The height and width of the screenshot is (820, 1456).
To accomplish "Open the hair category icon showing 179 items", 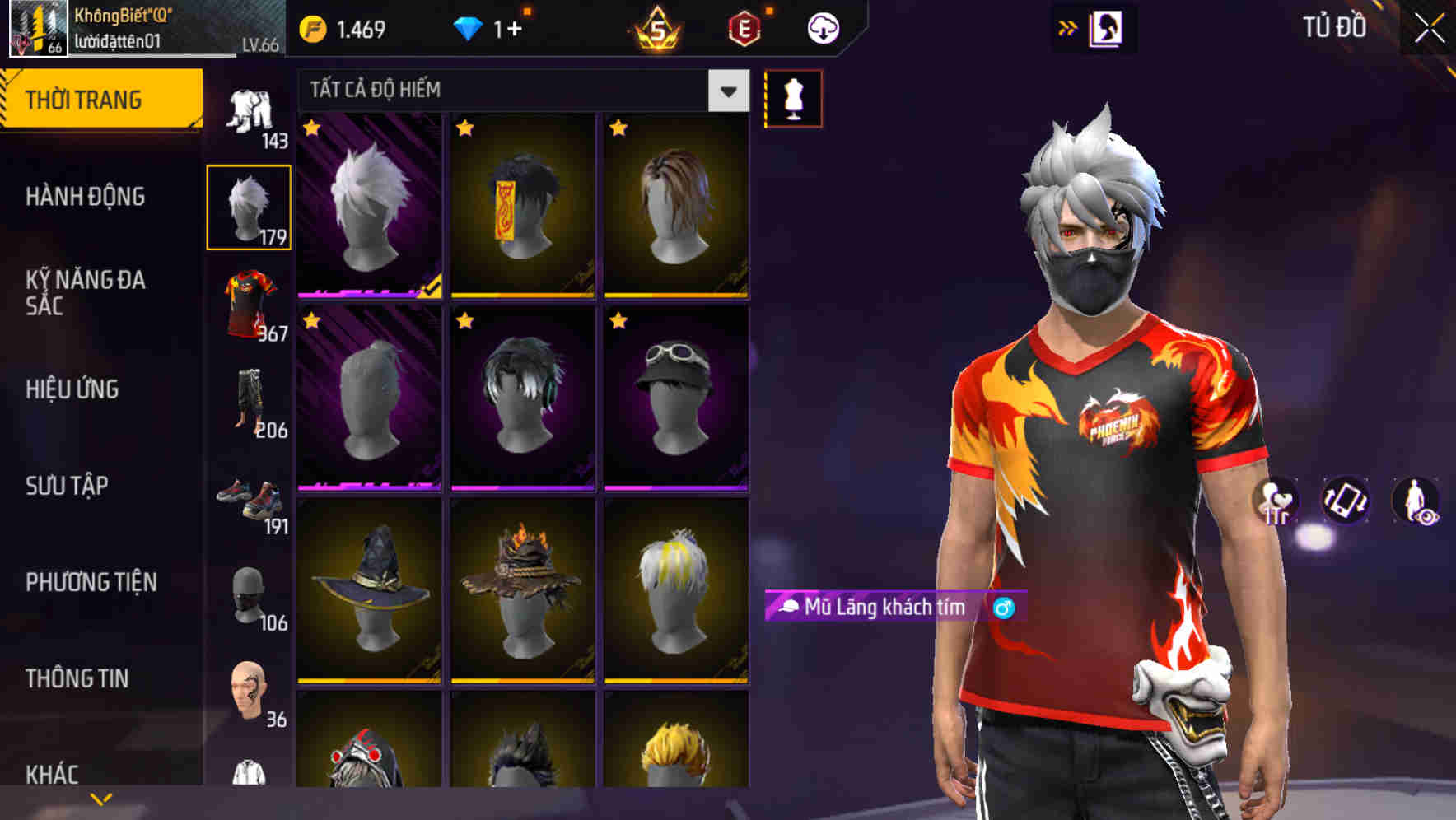I will [x=249, y=207].
